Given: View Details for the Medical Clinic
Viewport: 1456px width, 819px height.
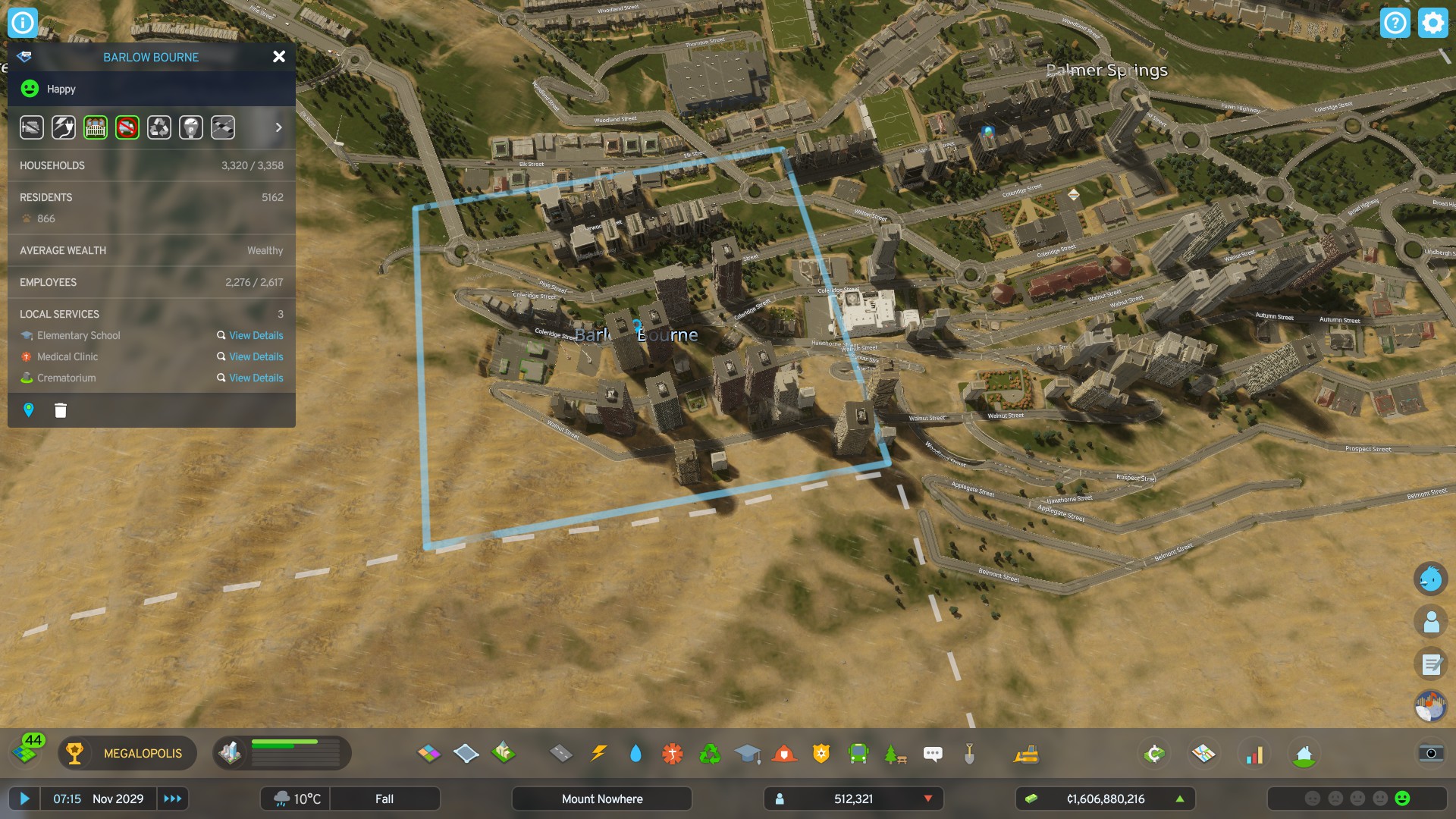Looking at the screenshot, I should [x=256, y=356].
